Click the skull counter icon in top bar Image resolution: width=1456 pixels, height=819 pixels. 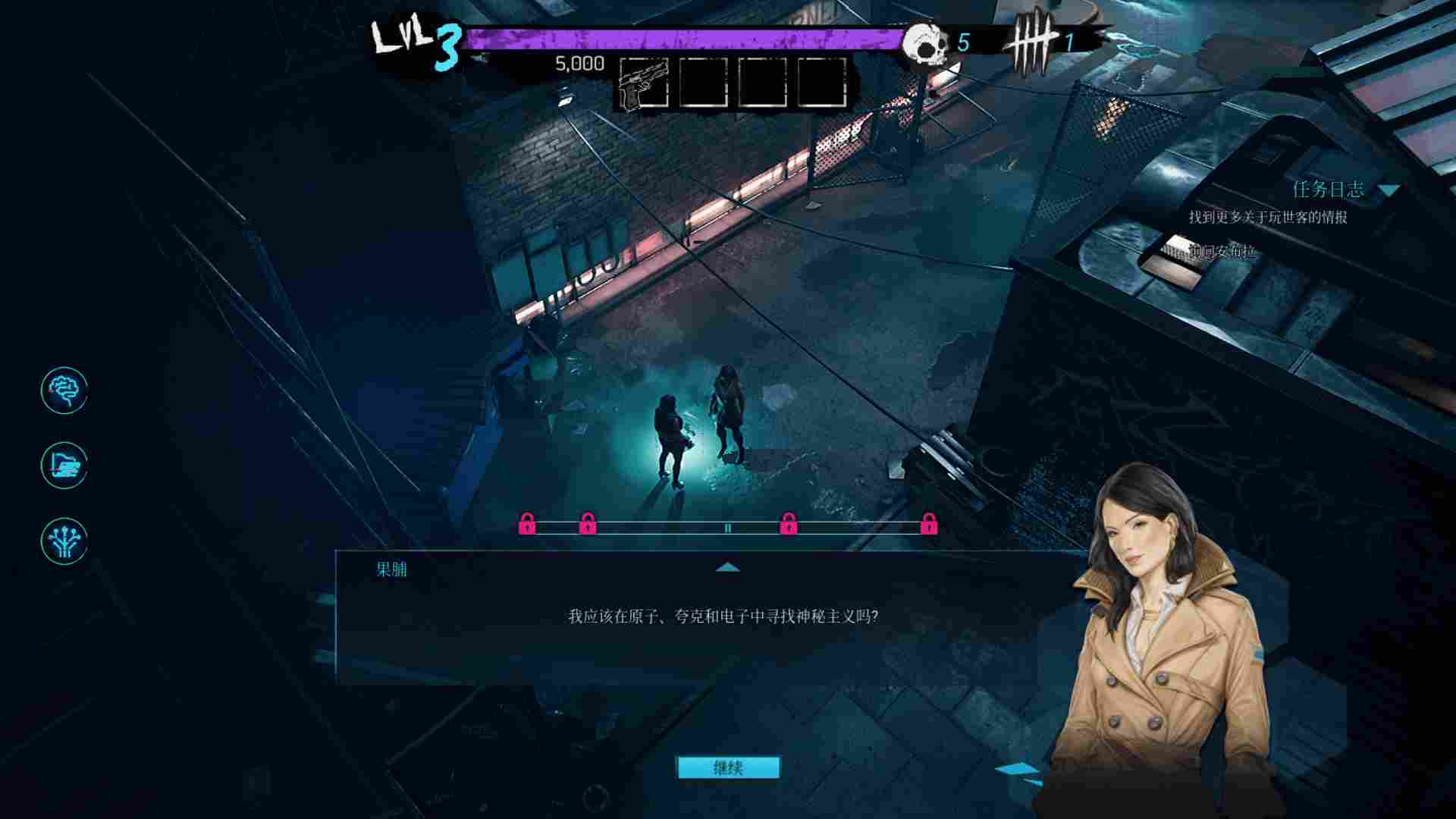[927, 43]
